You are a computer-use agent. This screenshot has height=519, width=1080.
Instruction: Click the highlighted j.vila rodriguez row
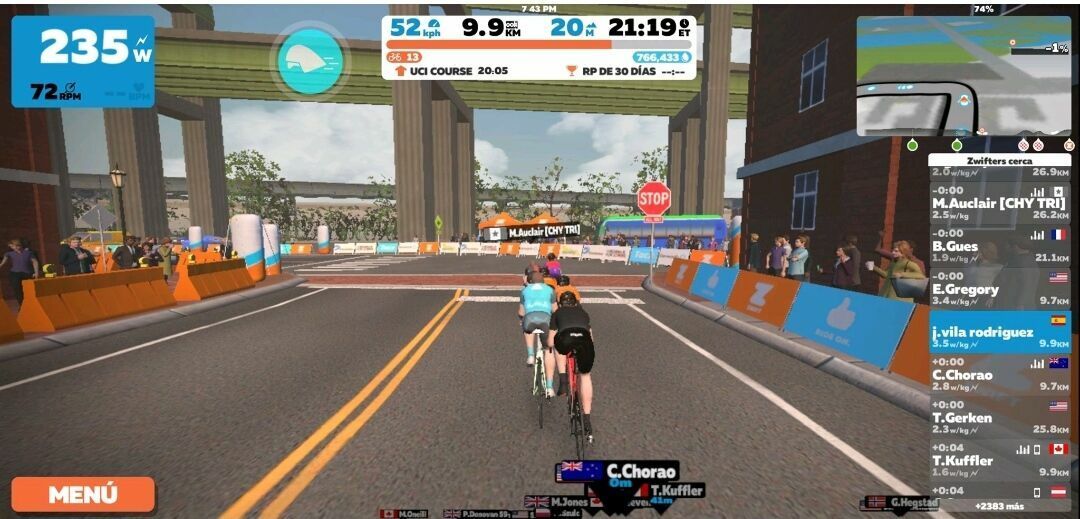pos(998,332)
